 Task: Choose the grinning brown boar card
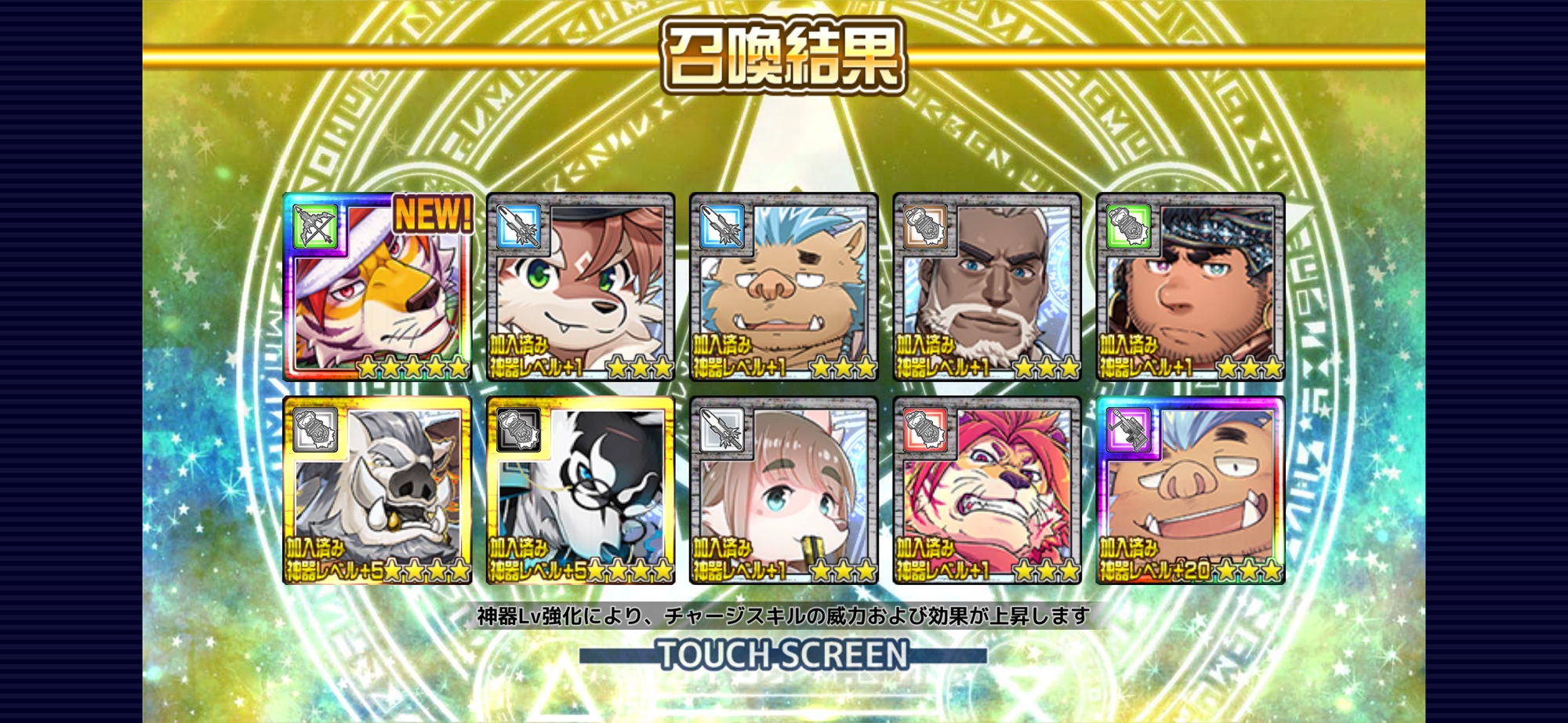pos(1190,490)
